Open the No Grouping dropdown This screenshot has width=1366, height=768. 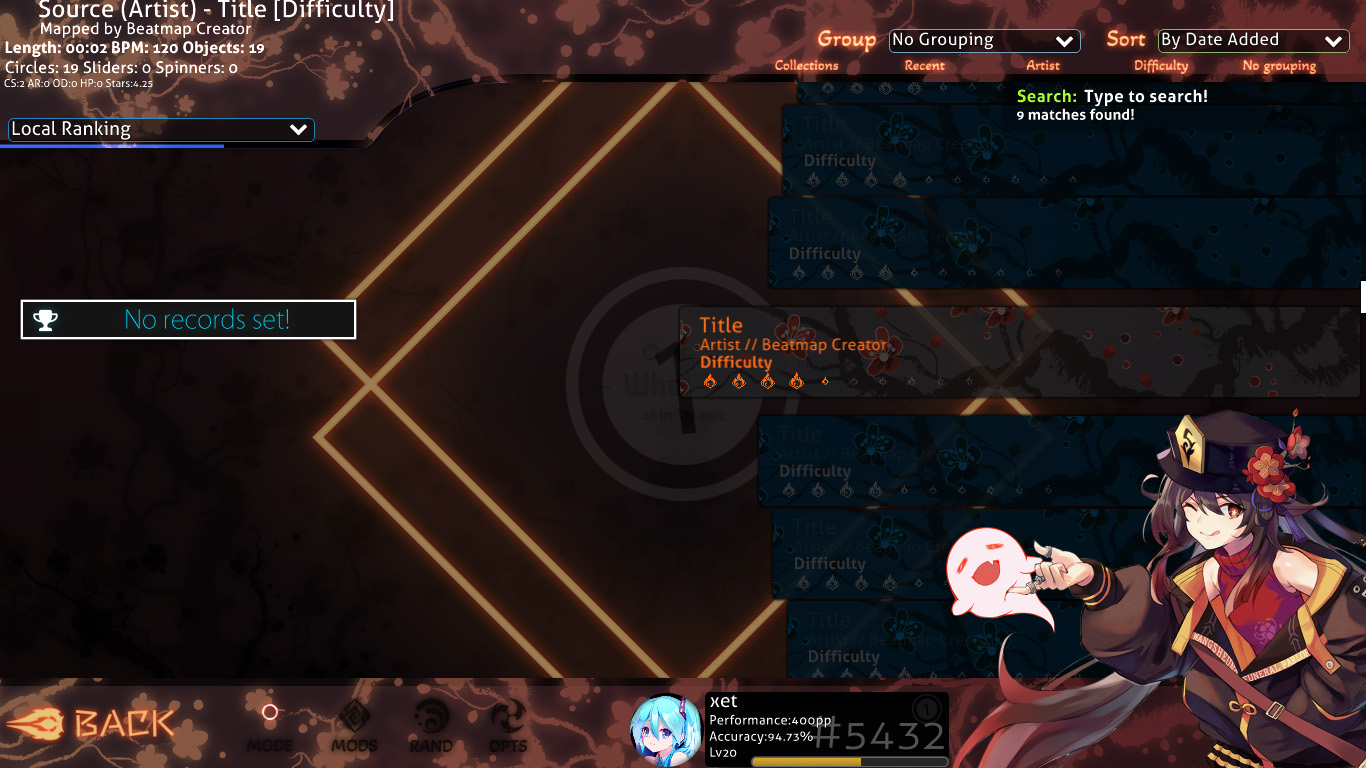tap(984, 40)
